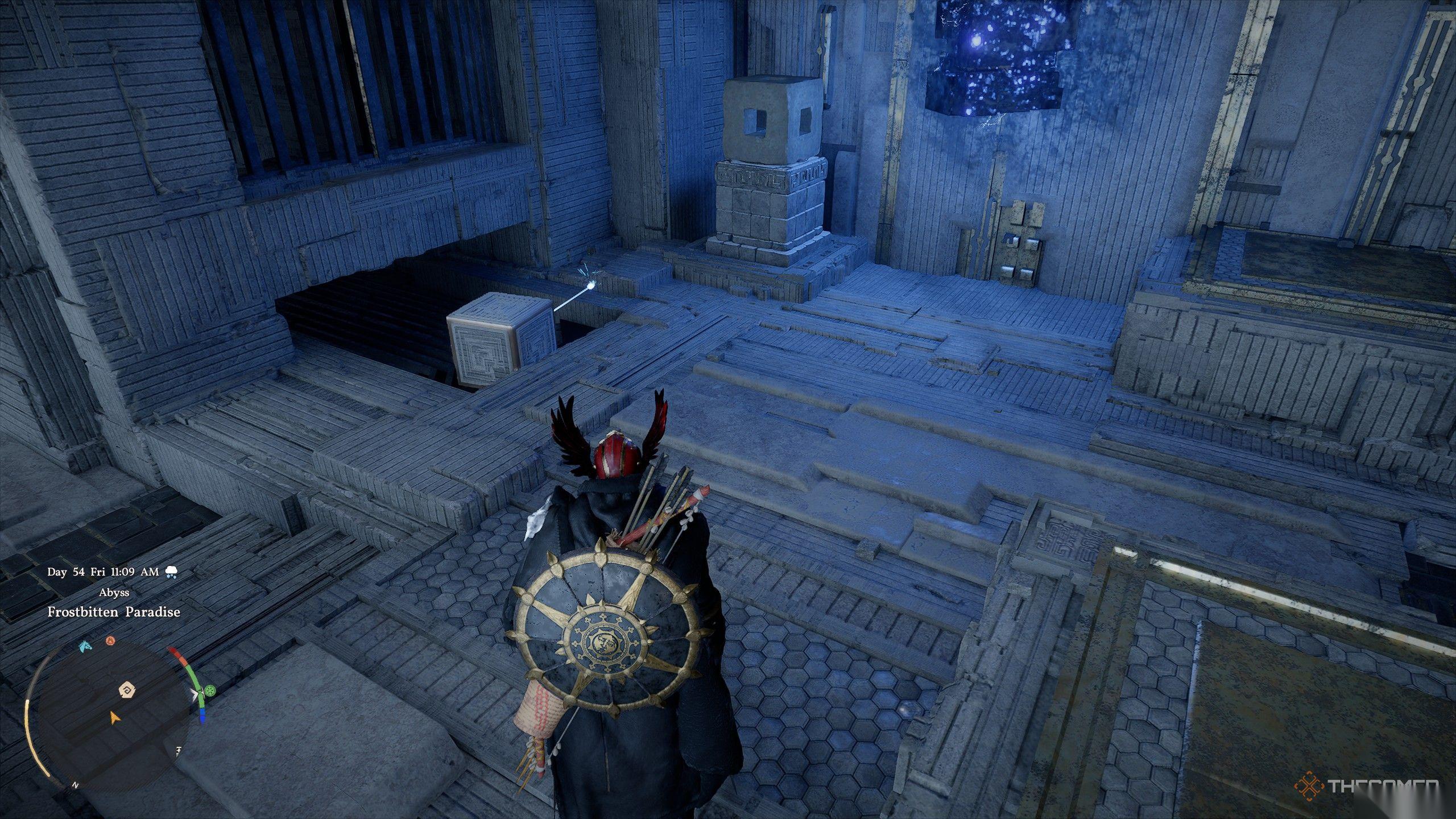This screenshot has width=1456, height=819.
Task: Select the blue horse marker on minimap
Action: coord(85,646)
